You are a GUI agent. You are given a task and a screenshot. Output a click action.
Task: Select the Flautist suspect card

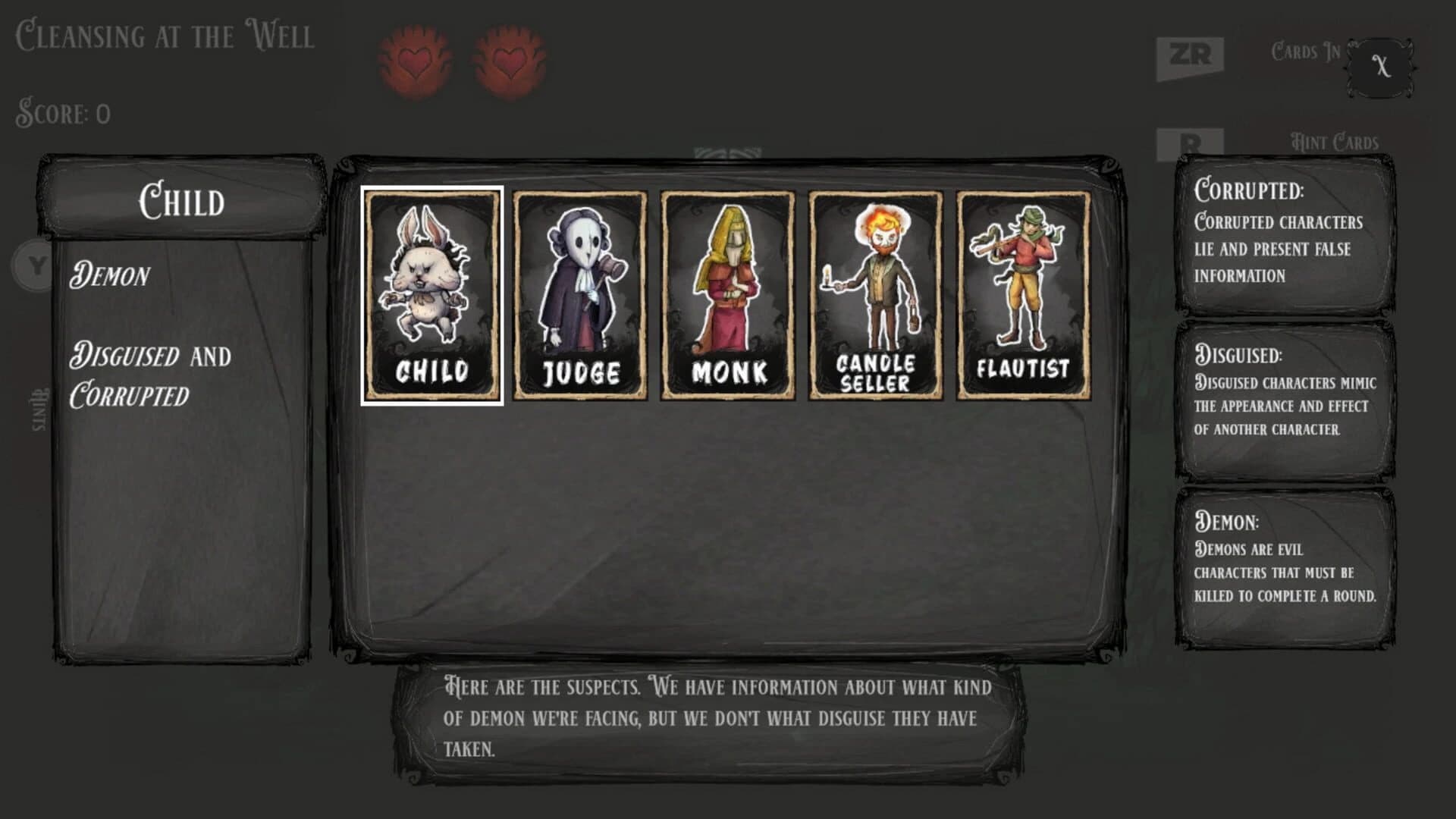coord(1020,296)
